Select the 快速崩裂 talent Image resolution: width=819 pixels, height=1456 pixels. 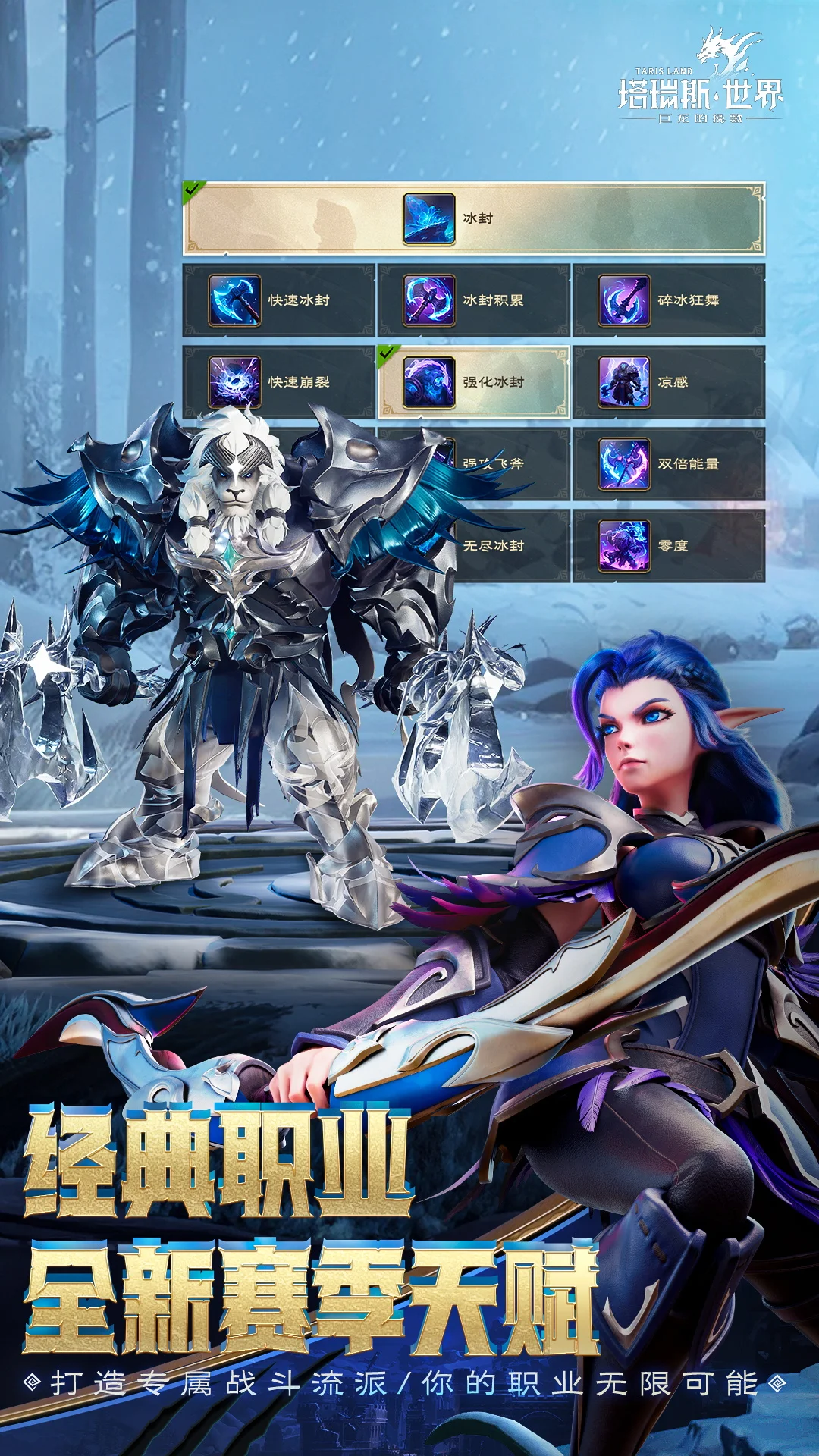point(278,381)
